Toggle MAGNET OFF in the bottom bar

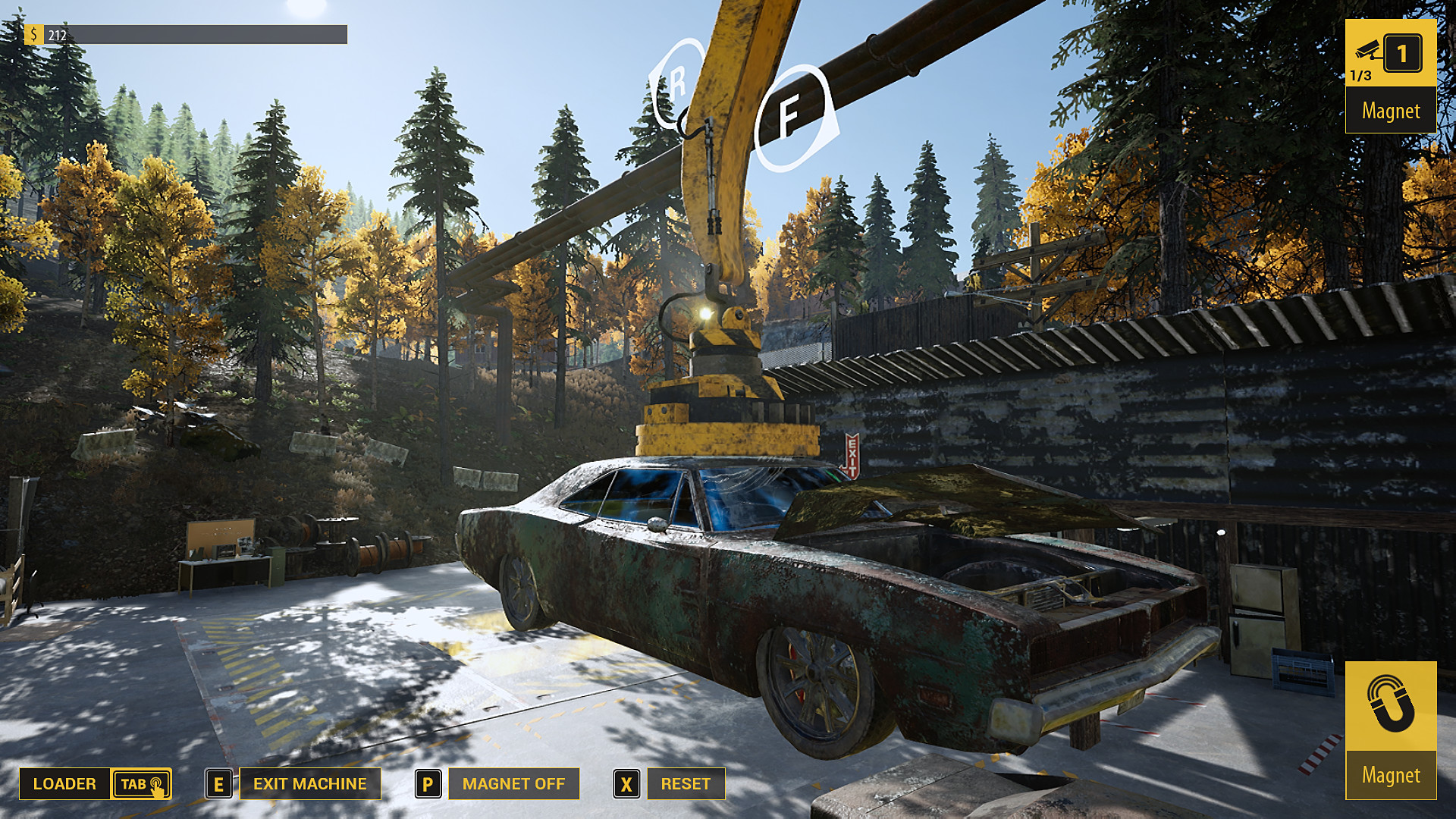[514, 783]
